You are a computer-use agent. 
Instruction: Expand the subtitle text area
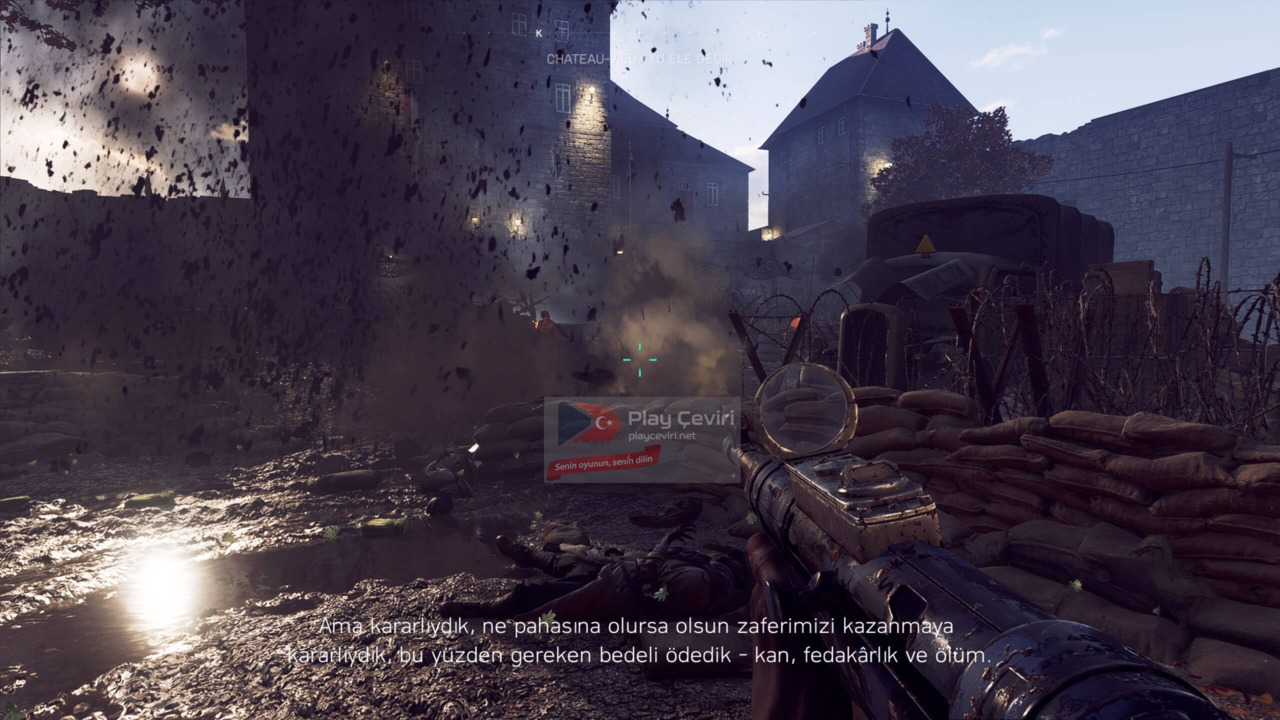pyautogui.click(x=638, y=640)
